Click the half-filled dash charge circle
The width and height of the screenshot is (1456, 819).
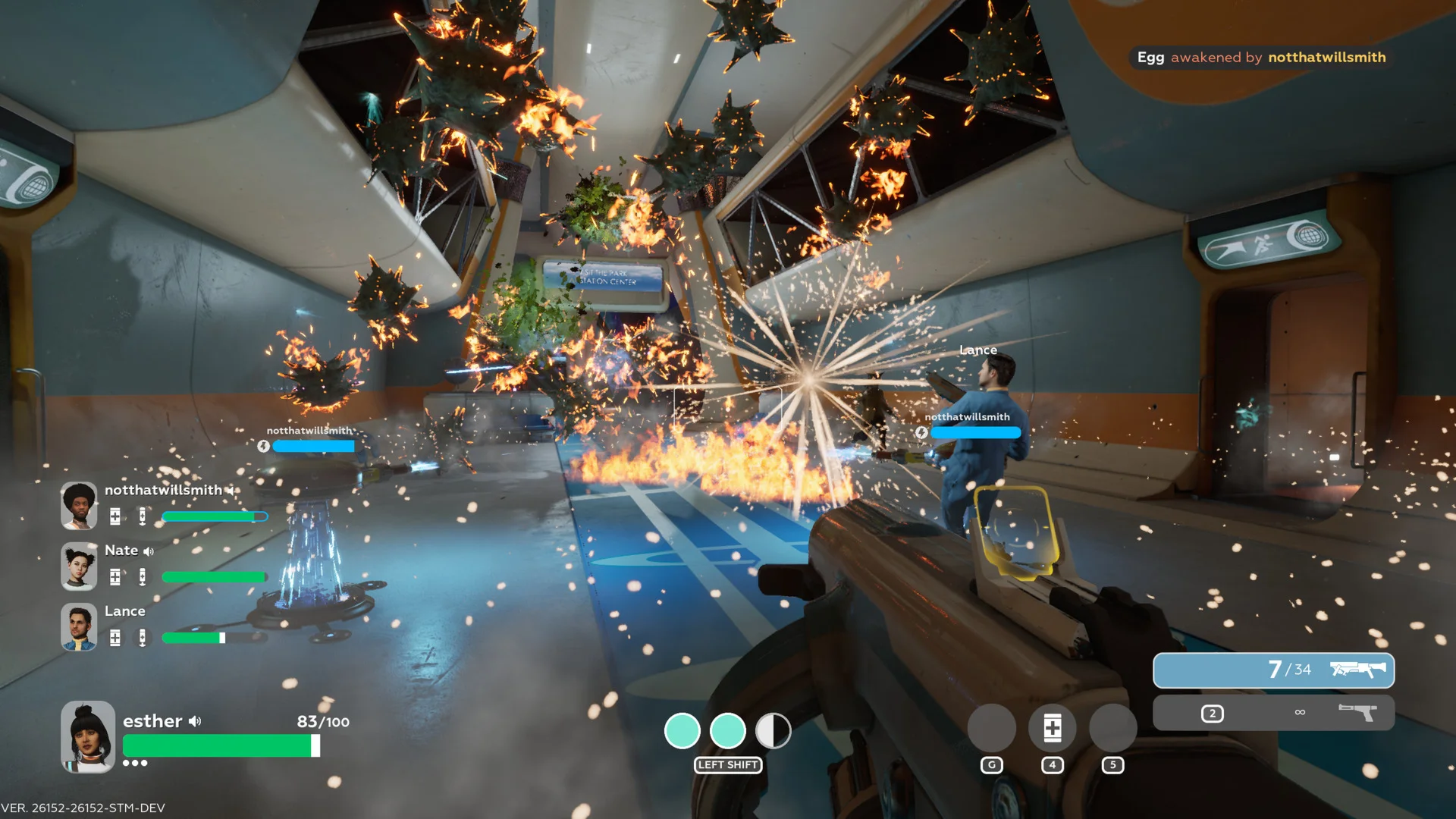773,731
